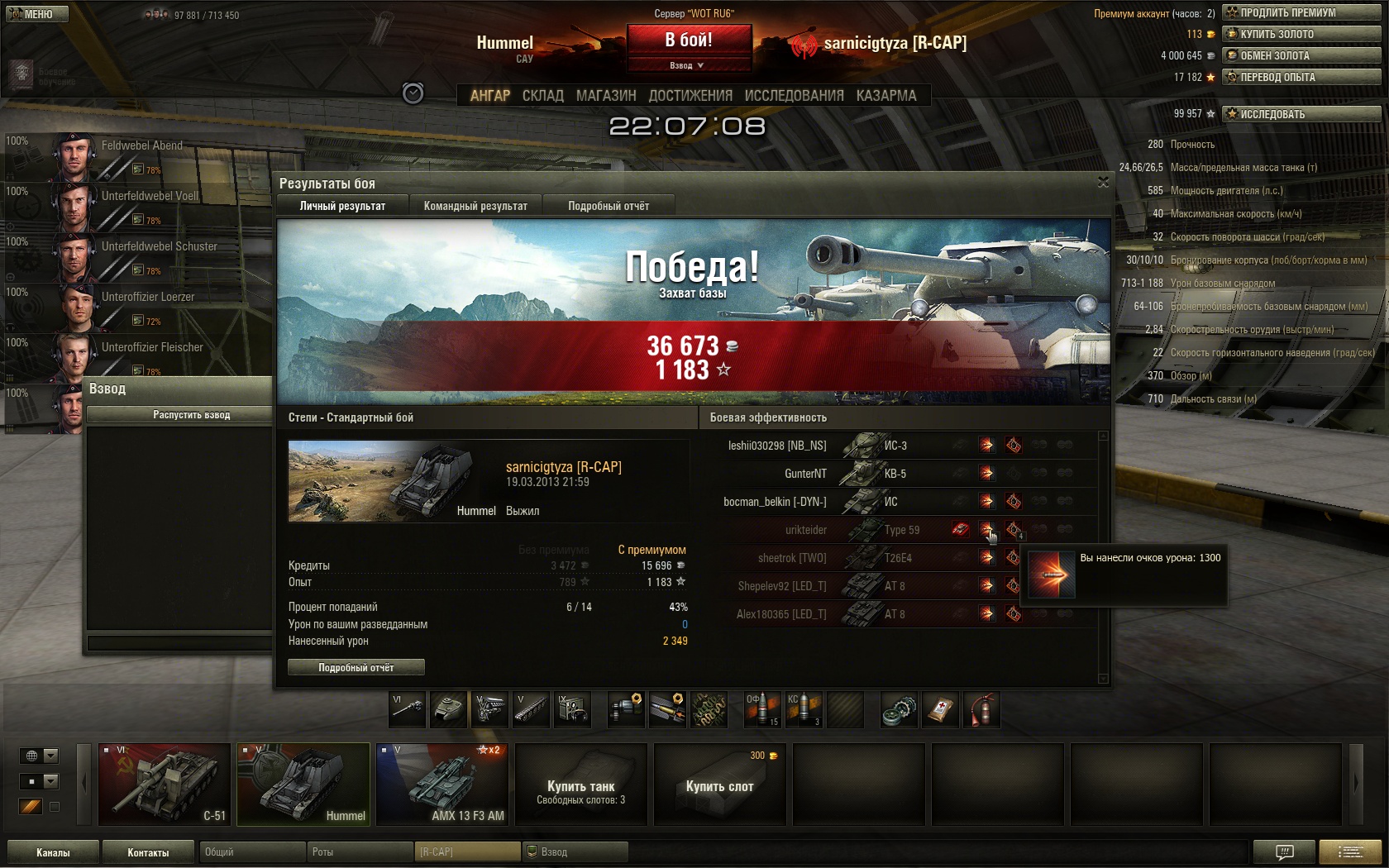Click ПРОДЛИТЬ ПРЕМИУМ button
The width and height of the screenshot is (1389, 868).
1301,12
